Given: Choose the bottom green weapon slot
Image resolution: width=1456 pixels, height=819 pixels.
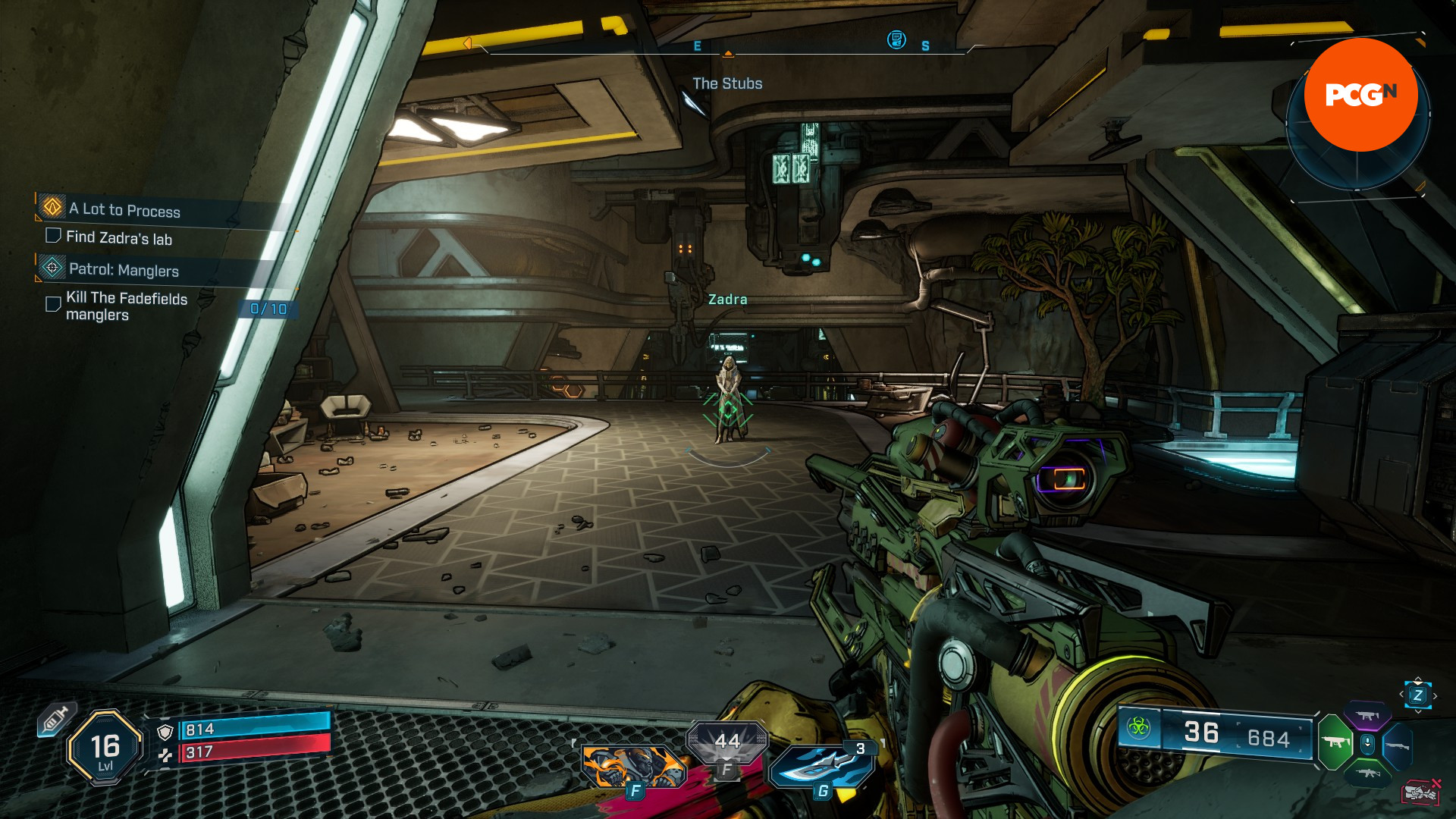Looking at the screenshot, I should pyautogui.click(x=1367, y=773).
